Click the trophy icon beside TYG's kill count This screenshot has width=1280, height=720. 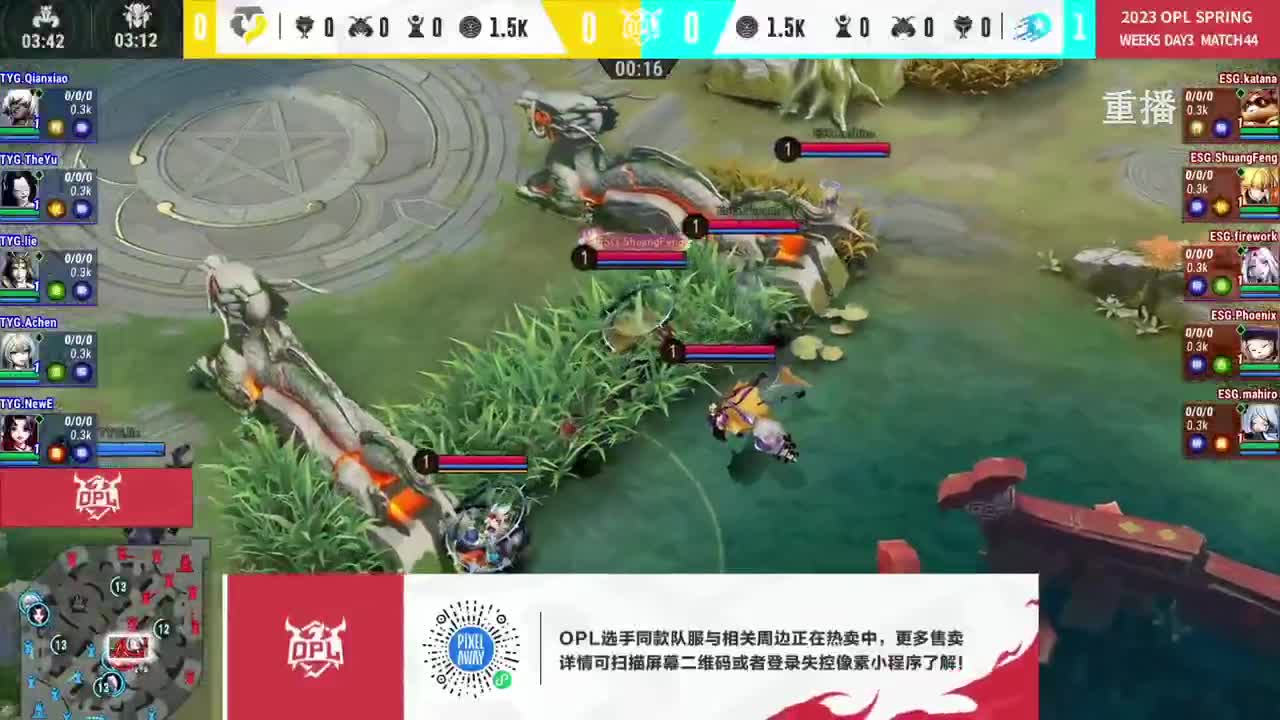(x=306, y=29)
